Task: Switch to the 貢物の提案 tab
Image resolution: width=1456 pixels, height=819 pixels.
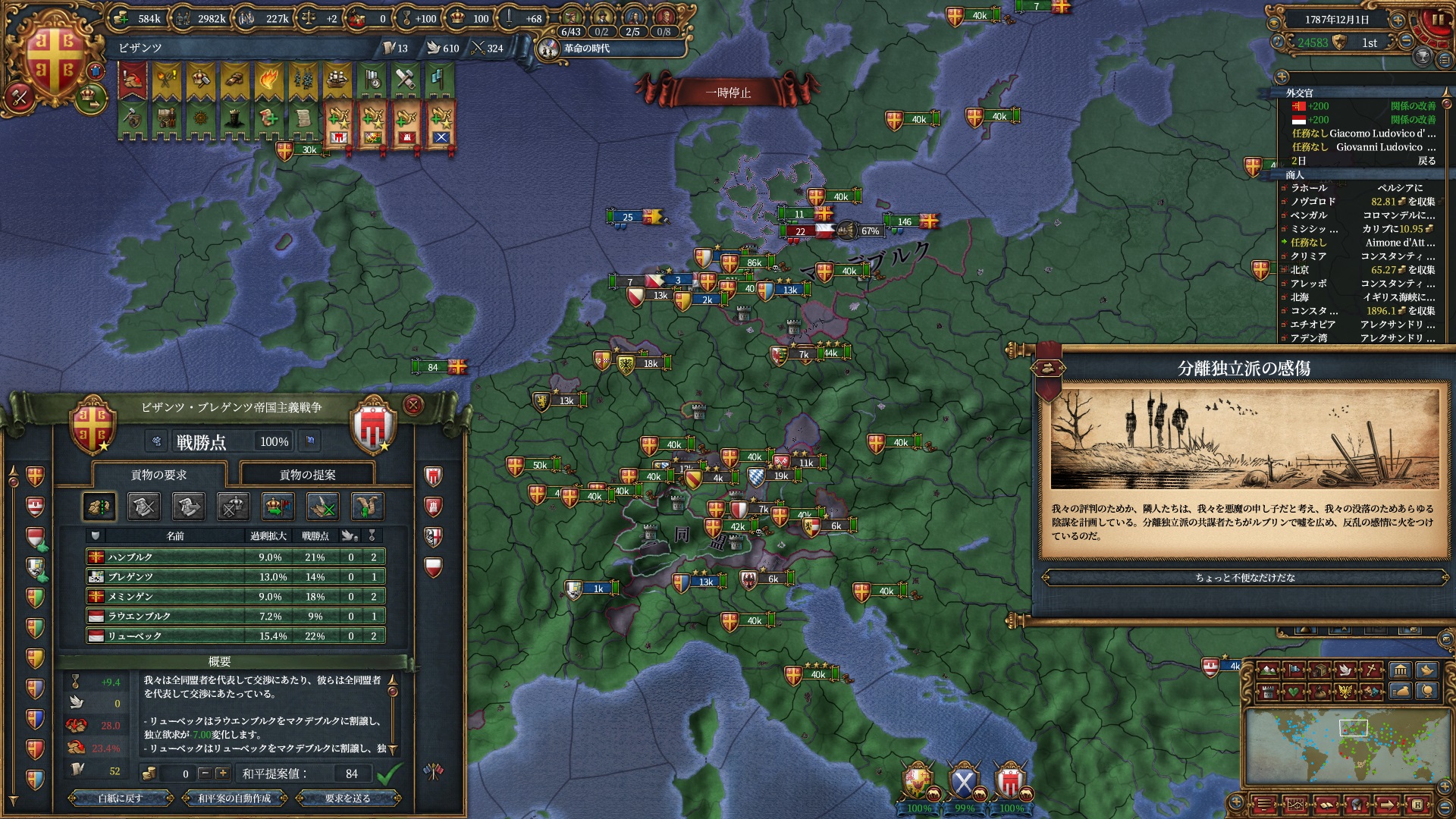Action: pyautogui.click(x=307, y=475)
